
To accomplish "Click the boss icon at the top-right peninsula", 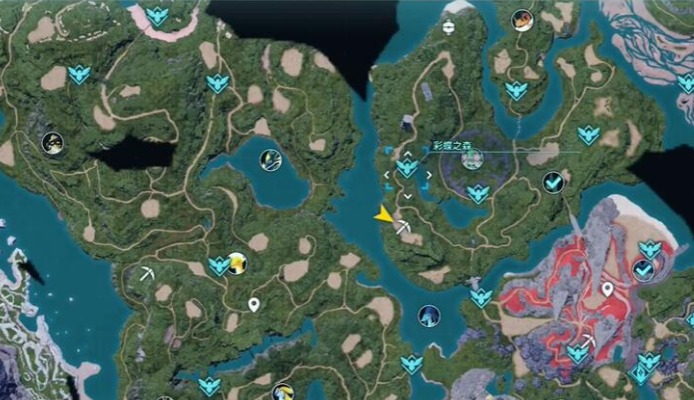I will tap(521, 19).
